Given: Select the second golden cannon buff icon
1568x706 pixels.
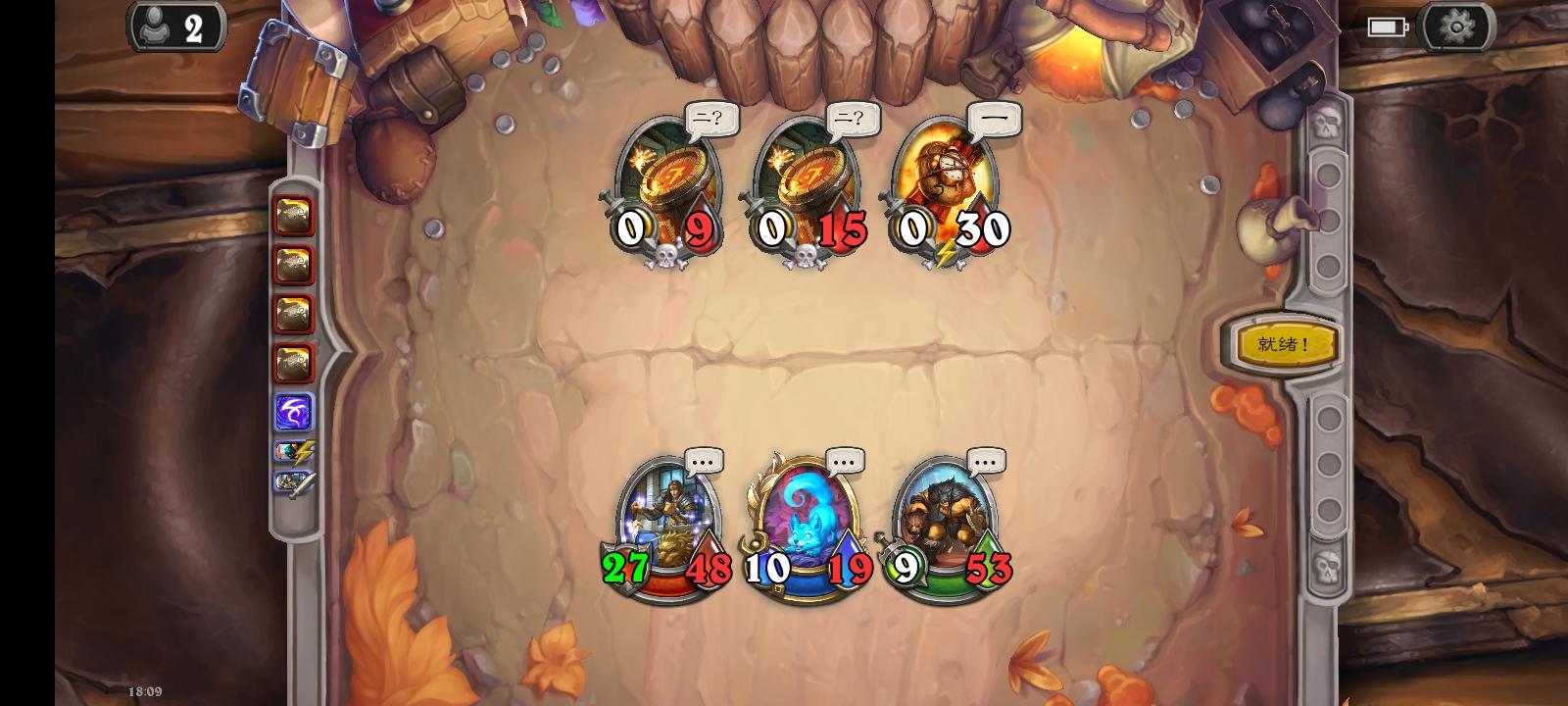Looking at the screenshot, I should [x=293, y=267].
